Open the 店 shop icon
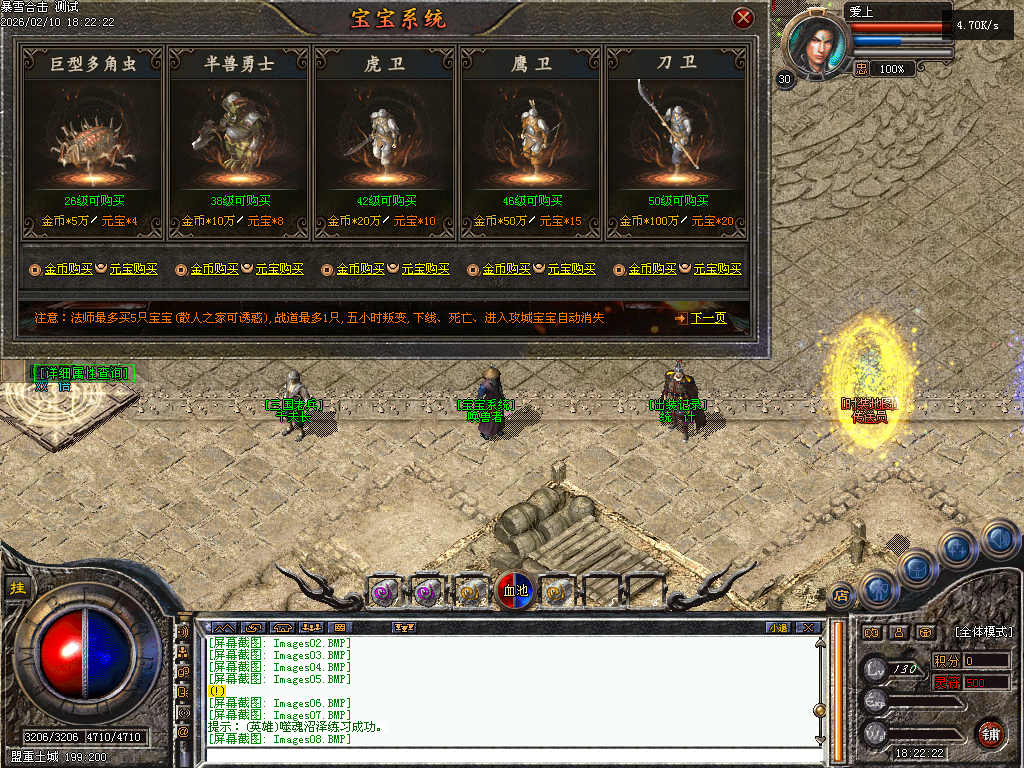Viewport: 1024px width, 768px height. (842, 595)
